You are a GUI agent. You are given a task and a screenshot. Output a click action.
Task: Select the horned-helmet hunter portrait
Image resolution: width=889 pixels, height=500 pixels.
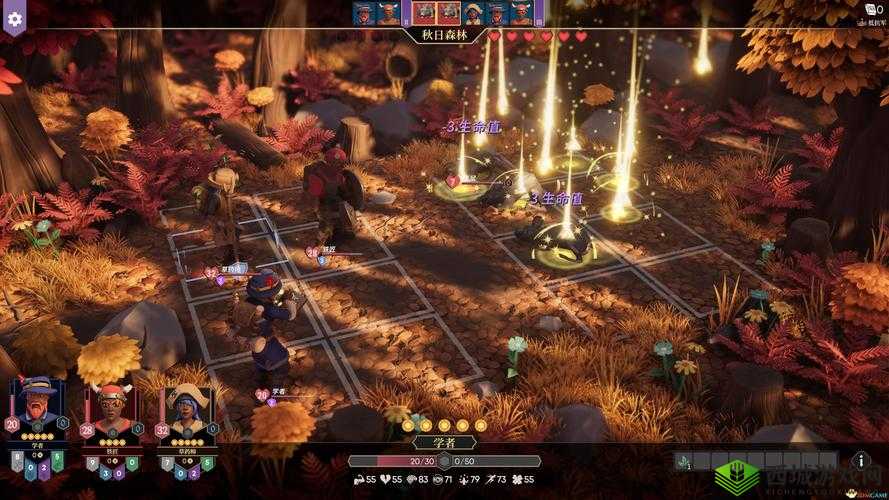click(x=112, y=408)
